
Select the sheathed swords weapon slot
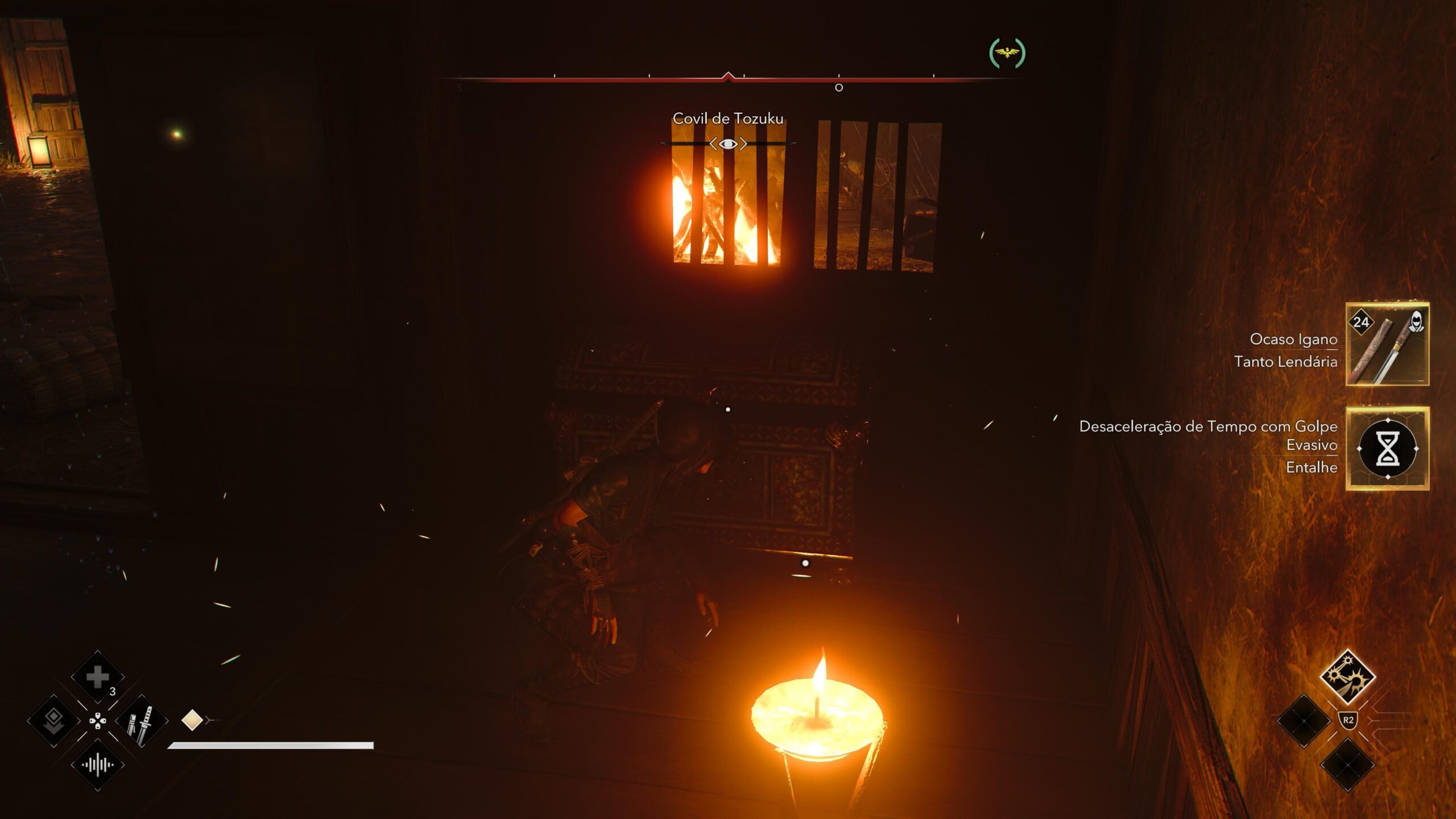coord(142,722)
